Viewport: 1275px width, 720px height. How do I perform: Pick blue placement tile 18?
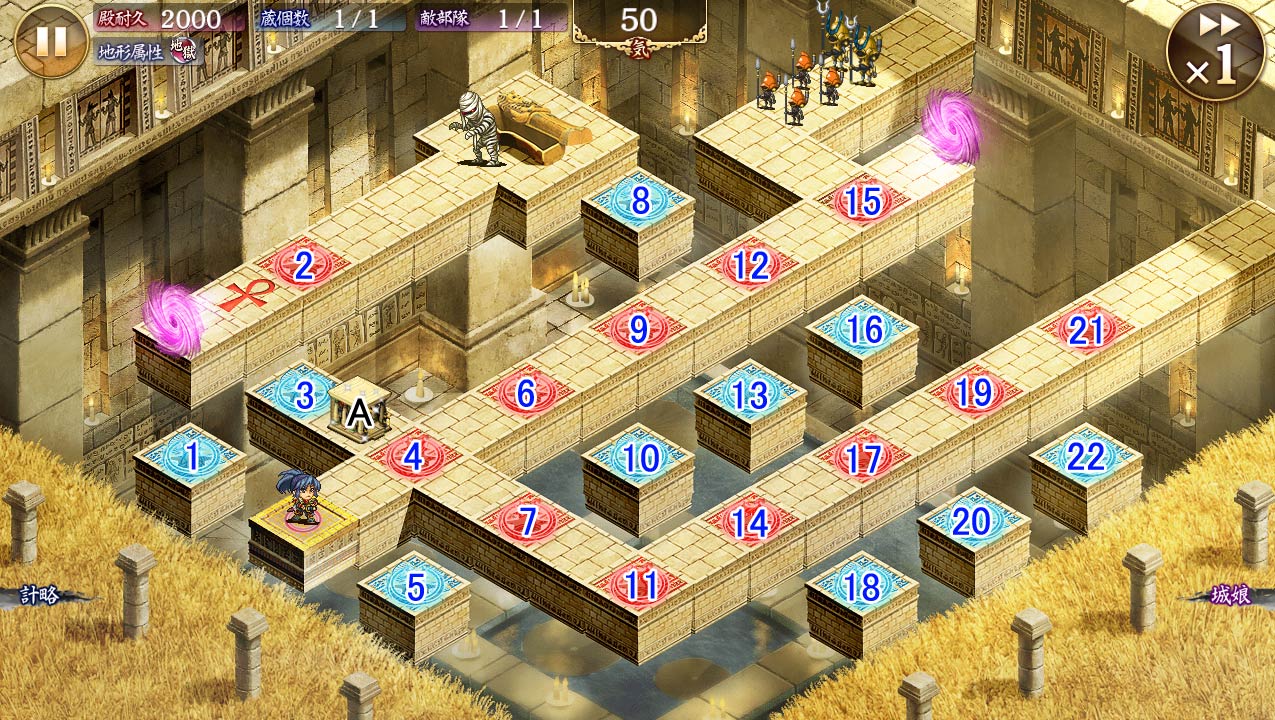click(x=863, y=587)
